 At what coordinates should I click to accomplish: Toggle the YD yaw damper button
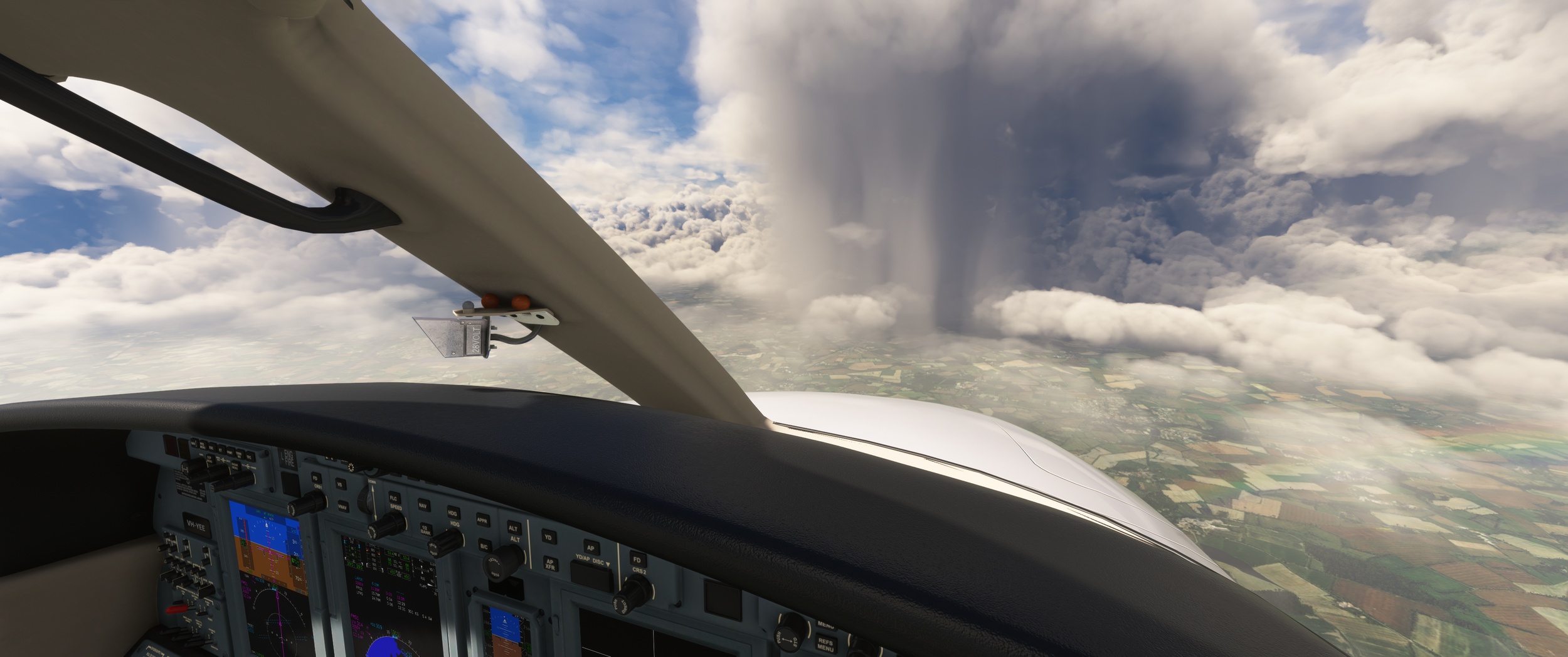[x=548, y=537]
